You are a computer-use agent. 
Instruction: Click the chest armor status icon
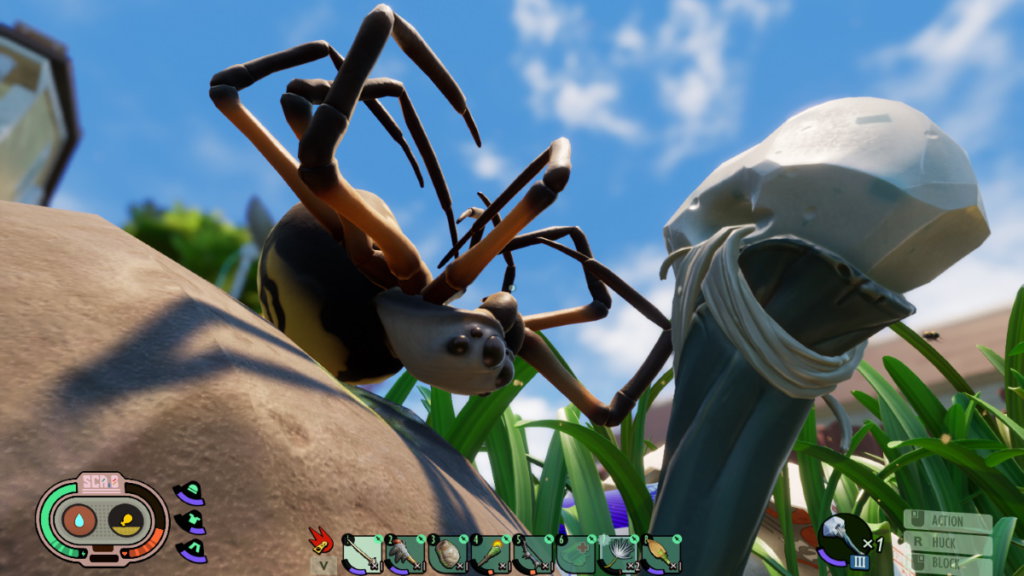tap(189, 522)
